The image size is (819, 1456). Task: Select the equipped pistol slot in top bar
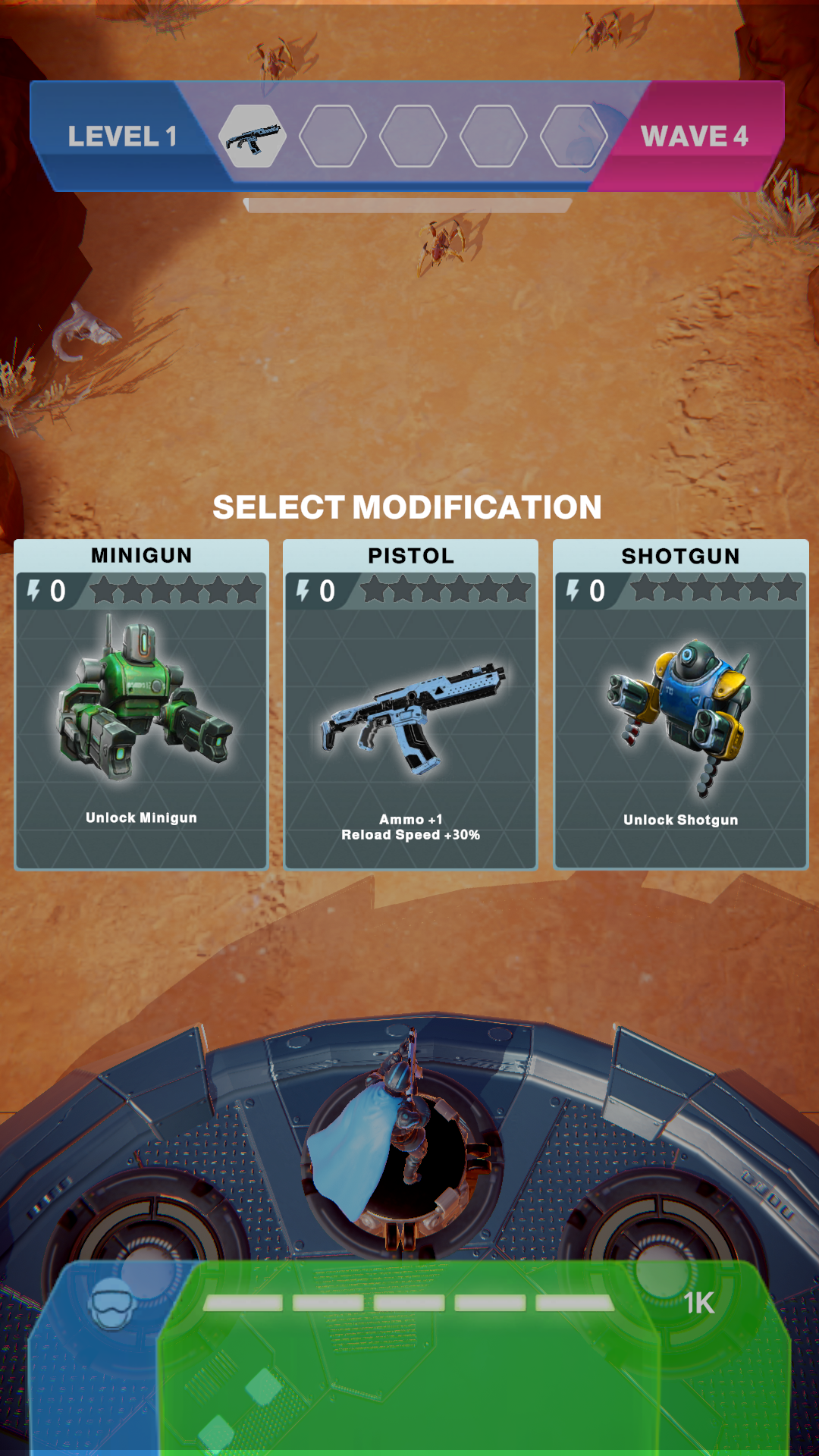(x=253, y=136)
